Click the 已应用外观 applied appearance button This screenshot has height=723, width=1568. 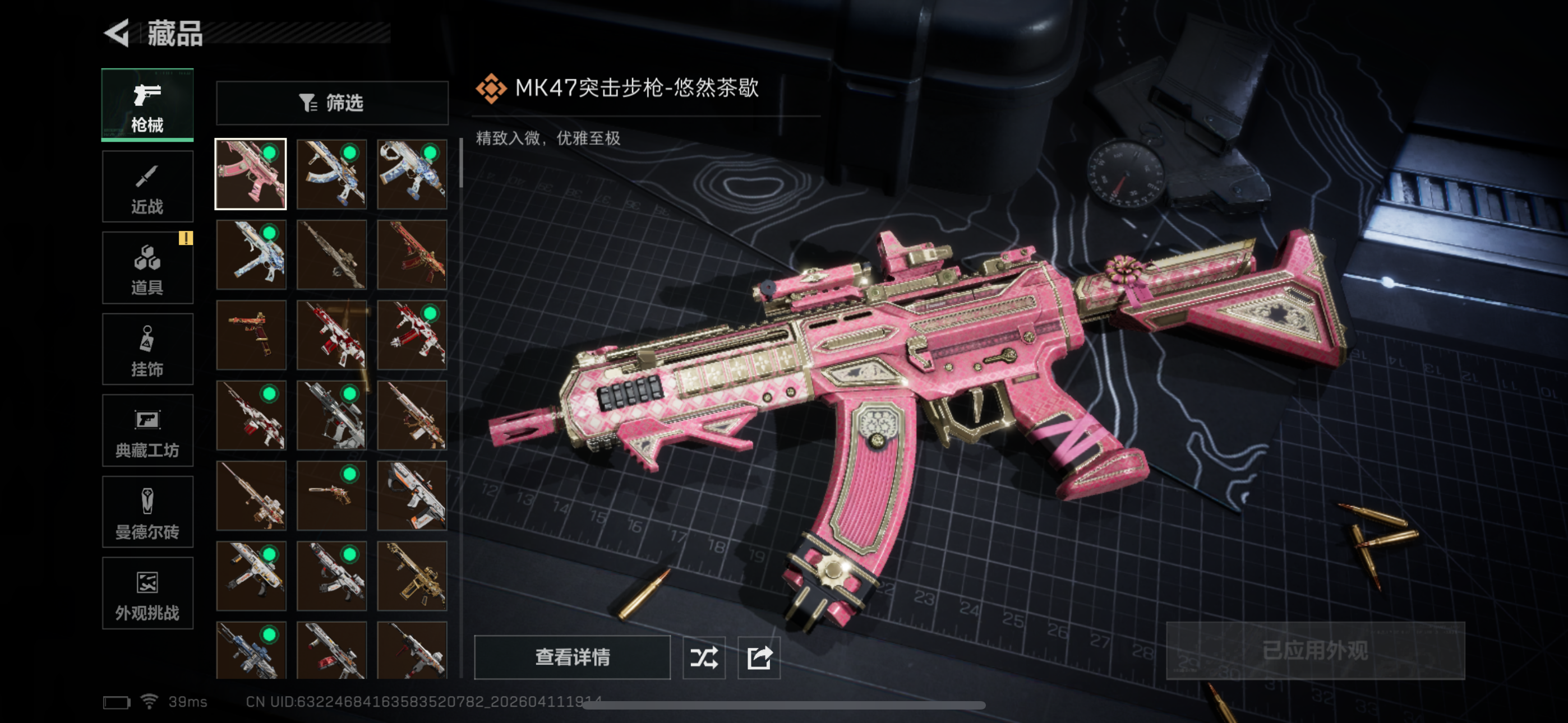(x=1315, y=651)
